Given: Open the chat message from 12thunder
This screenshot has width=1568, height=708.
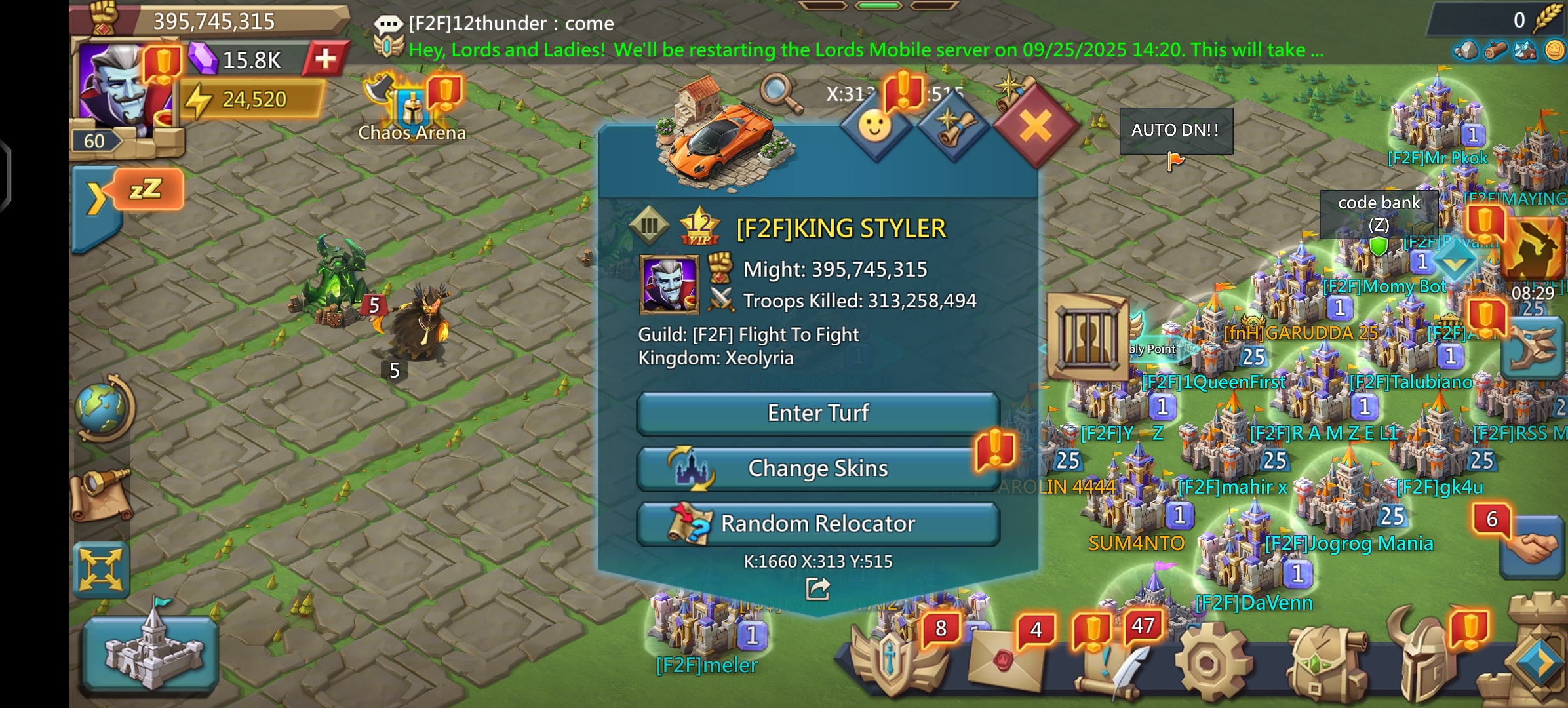Looking at the screenshot, I should 511,24.
